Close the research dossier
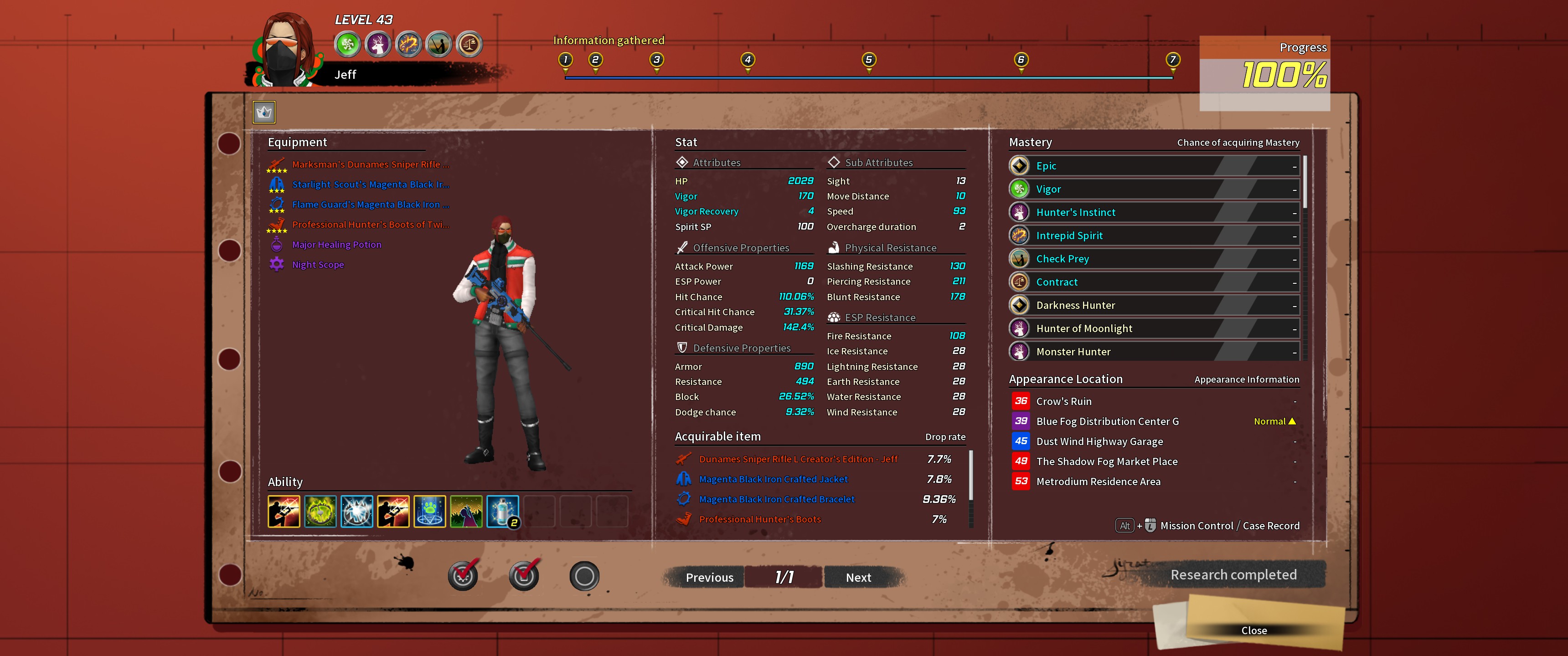Viewport: 1568px width, 656px height. point(1254,630)
